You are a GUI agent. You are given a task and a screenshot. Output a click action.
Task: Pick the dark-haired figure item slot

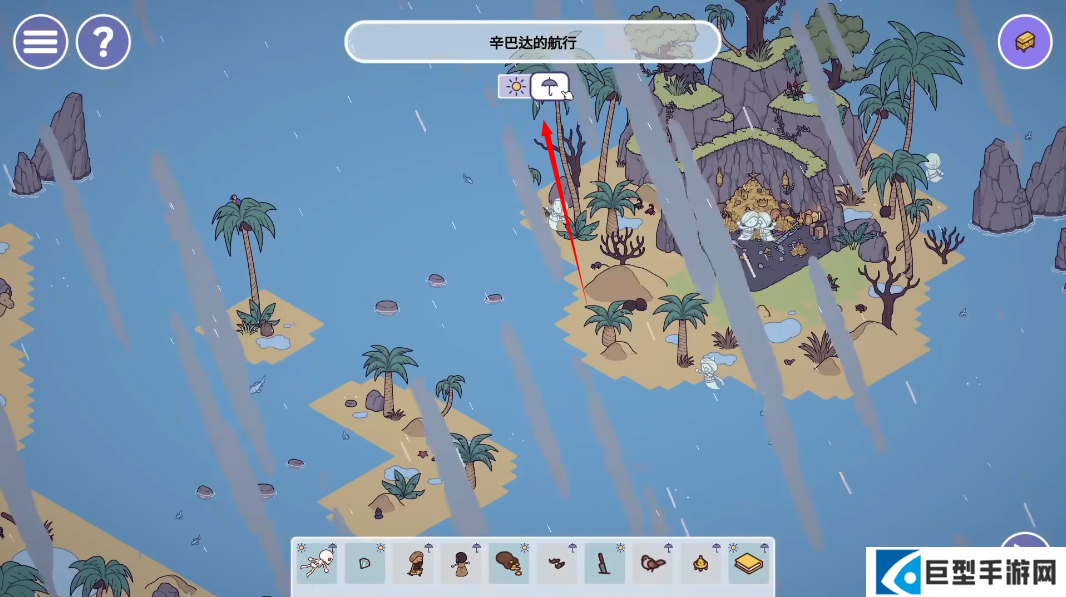[x=461, y=564]
